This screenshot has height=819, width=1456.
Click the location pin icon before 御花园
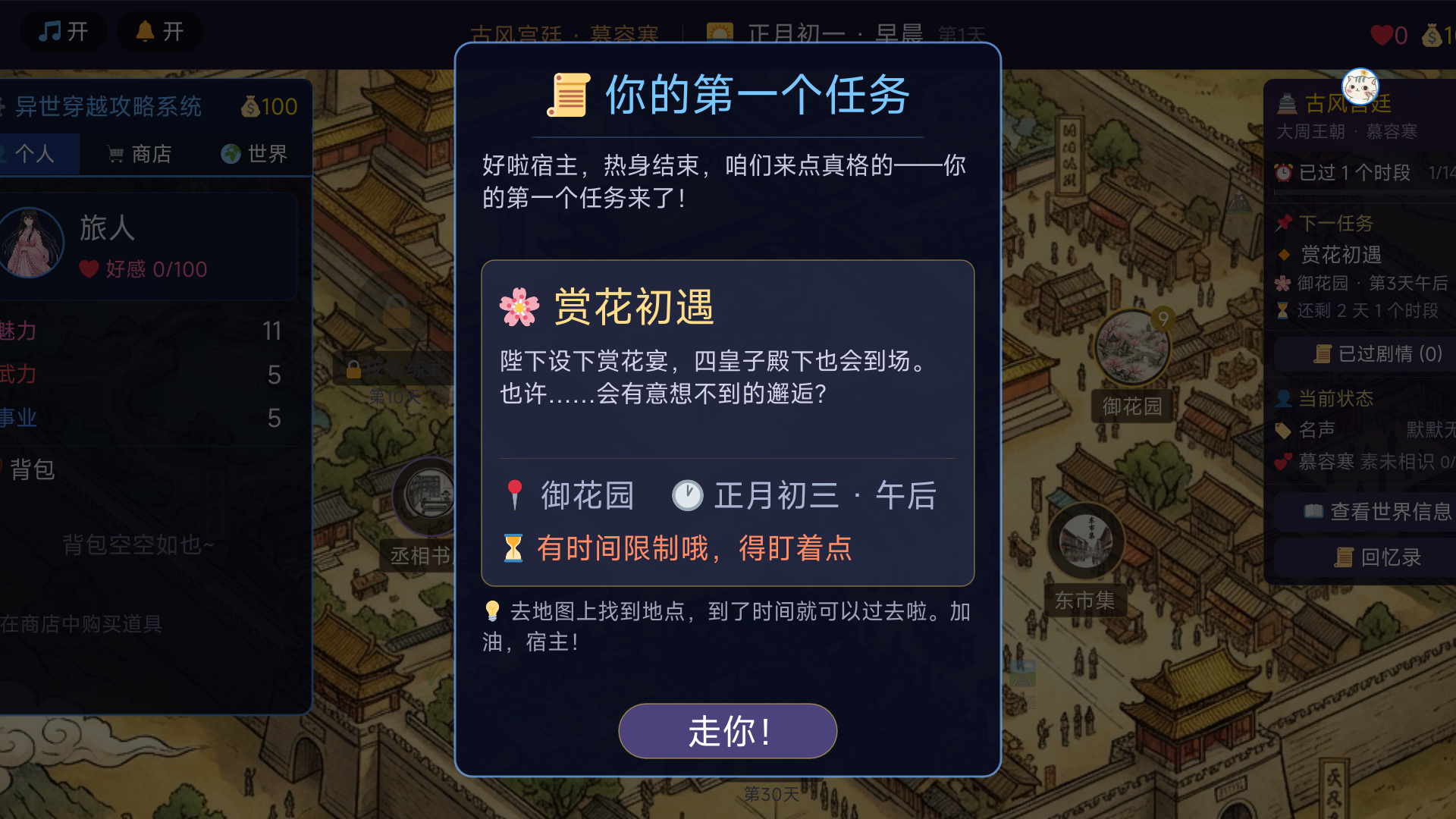click(516, 494)
